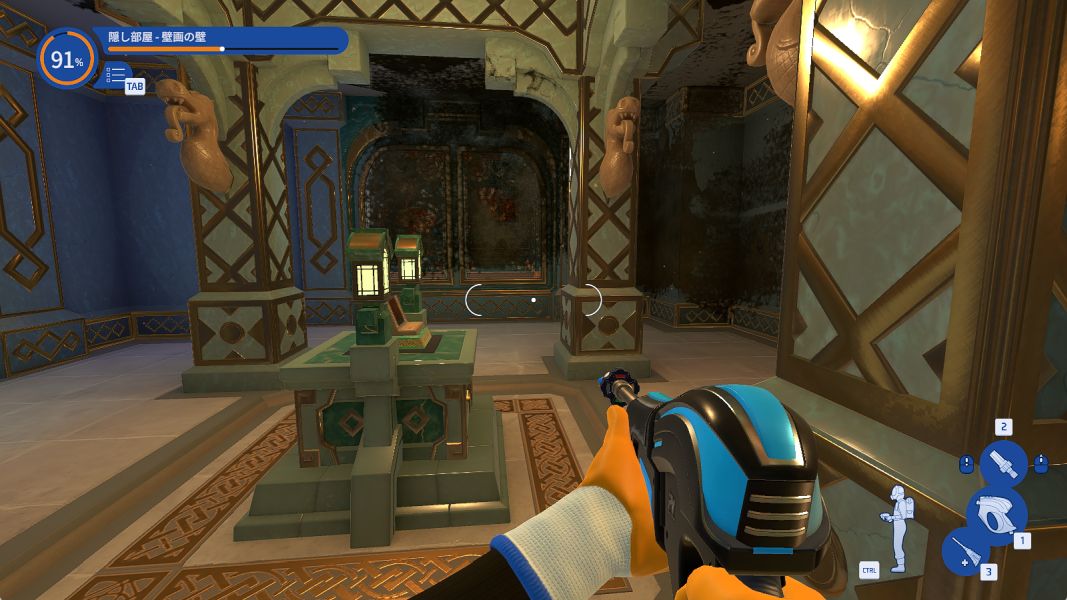Screen dimensions: 1067x600
Task: Select the nozzle tip icon
Action: 1003,464
